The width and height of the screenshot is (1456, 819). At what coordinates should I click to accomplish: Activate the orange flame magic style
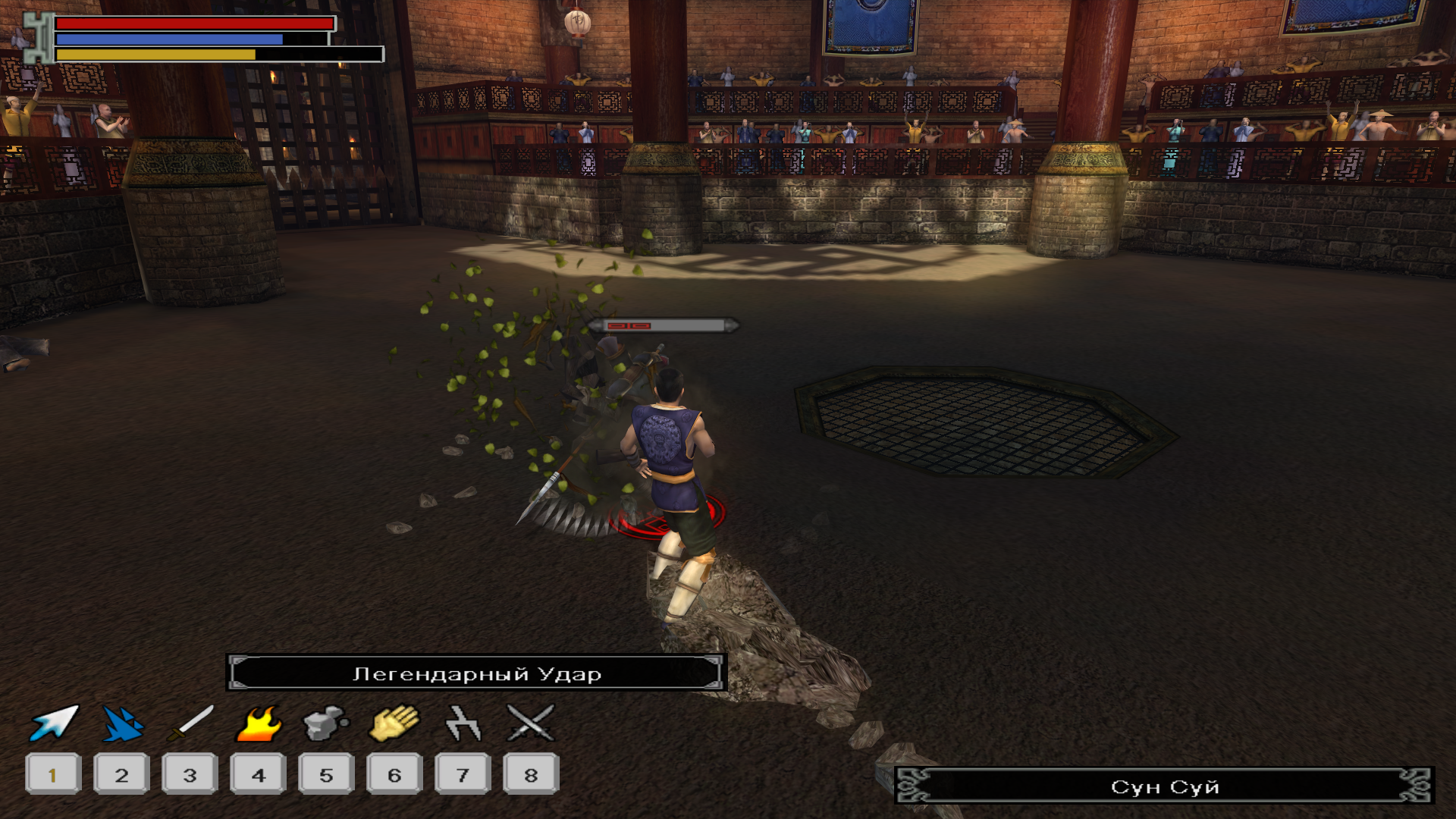tap(259, 723)
